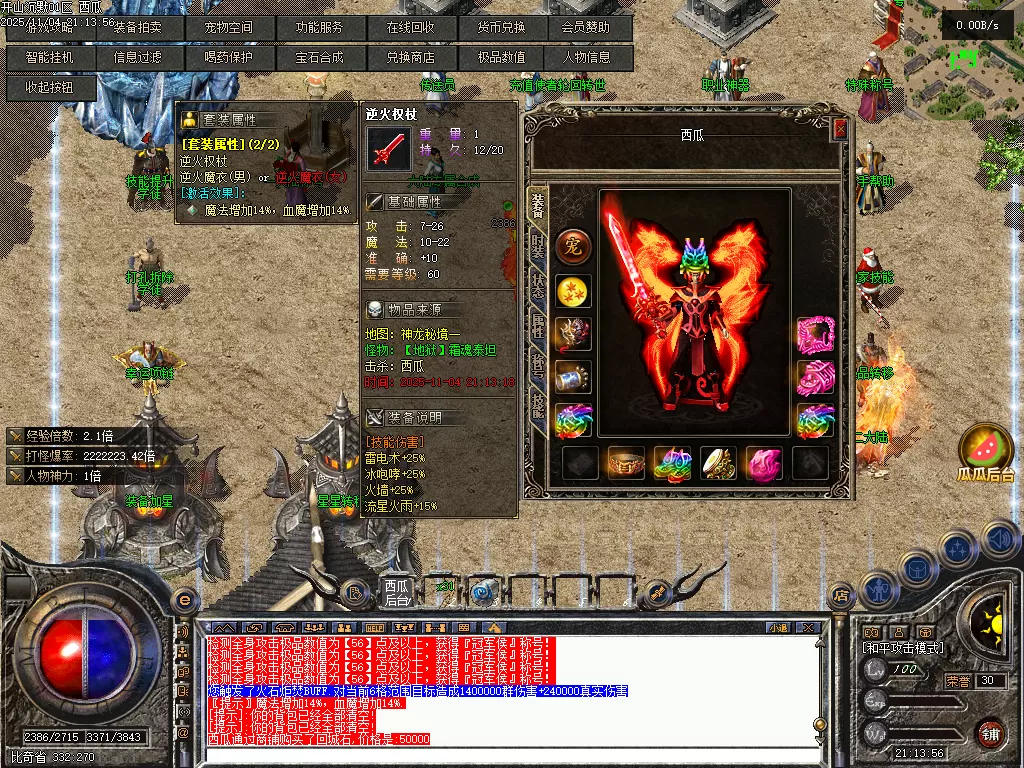The width and height of the screenshot is (1024, 768).
Task: Close the character equipment panel
Action: point(840,129)
